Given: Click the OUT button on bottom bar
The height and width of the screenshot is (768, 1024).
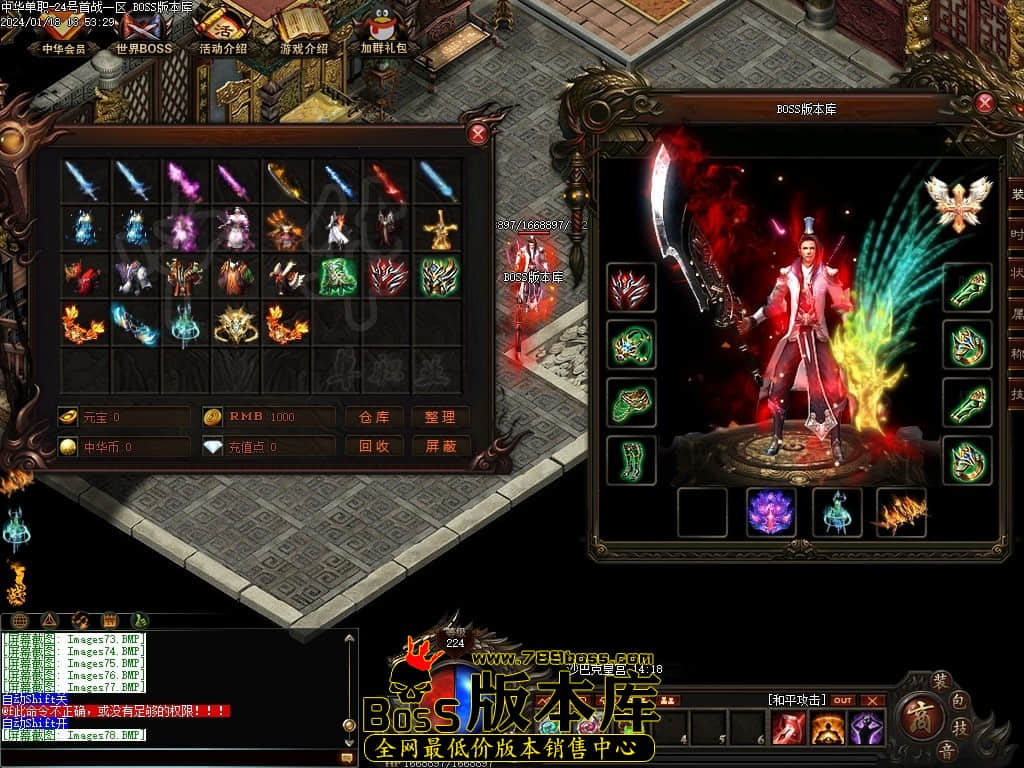Looking at the screenshot, I should tap(843, 700).
